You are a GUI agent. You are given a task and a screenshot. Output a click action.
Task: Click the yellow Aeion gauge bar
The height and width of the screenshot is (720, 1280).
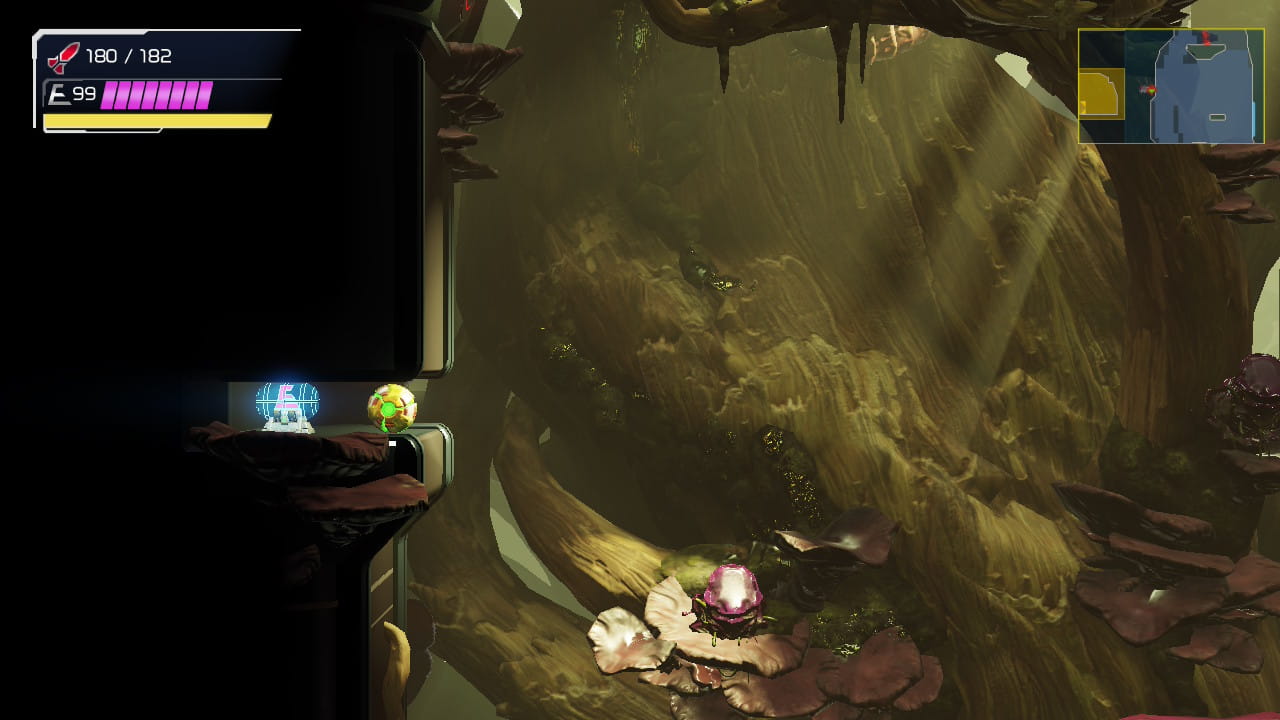pos(155,120)
